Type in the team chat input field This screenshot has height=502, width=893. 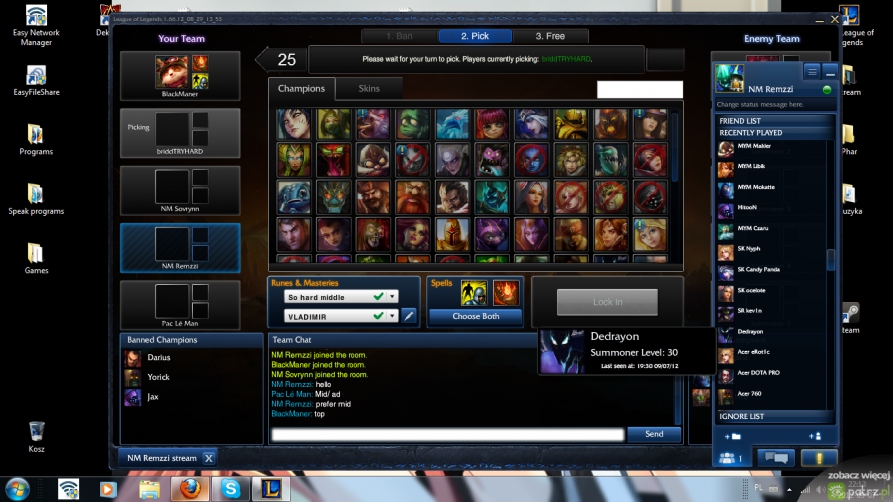pos(448,434)
